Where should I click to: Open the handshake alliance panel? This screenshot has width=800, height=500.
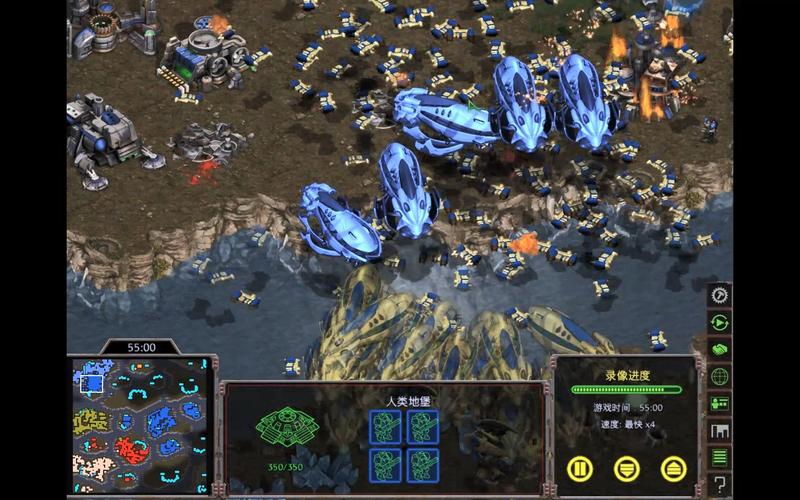[719, 350]
